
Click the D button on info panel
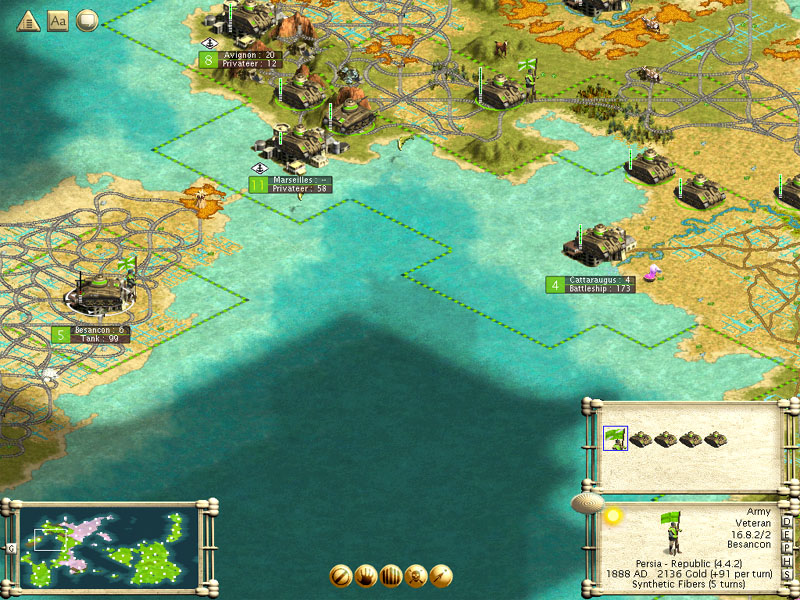click(787, 522)
